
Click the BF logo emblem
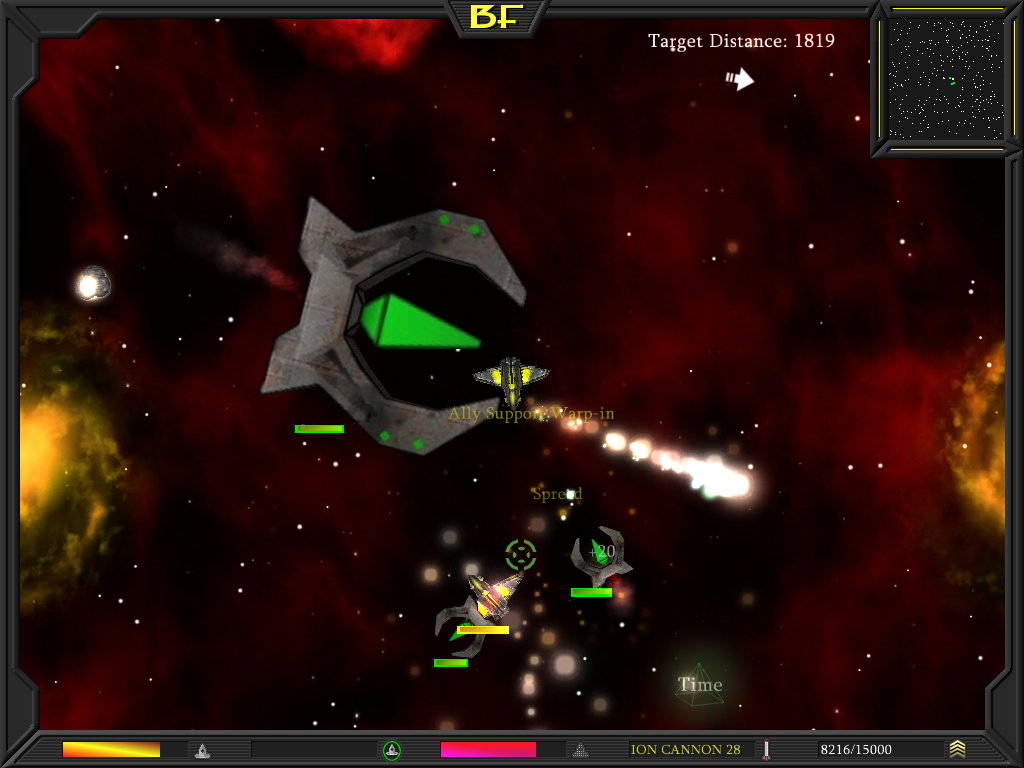[x=498, y=17]
